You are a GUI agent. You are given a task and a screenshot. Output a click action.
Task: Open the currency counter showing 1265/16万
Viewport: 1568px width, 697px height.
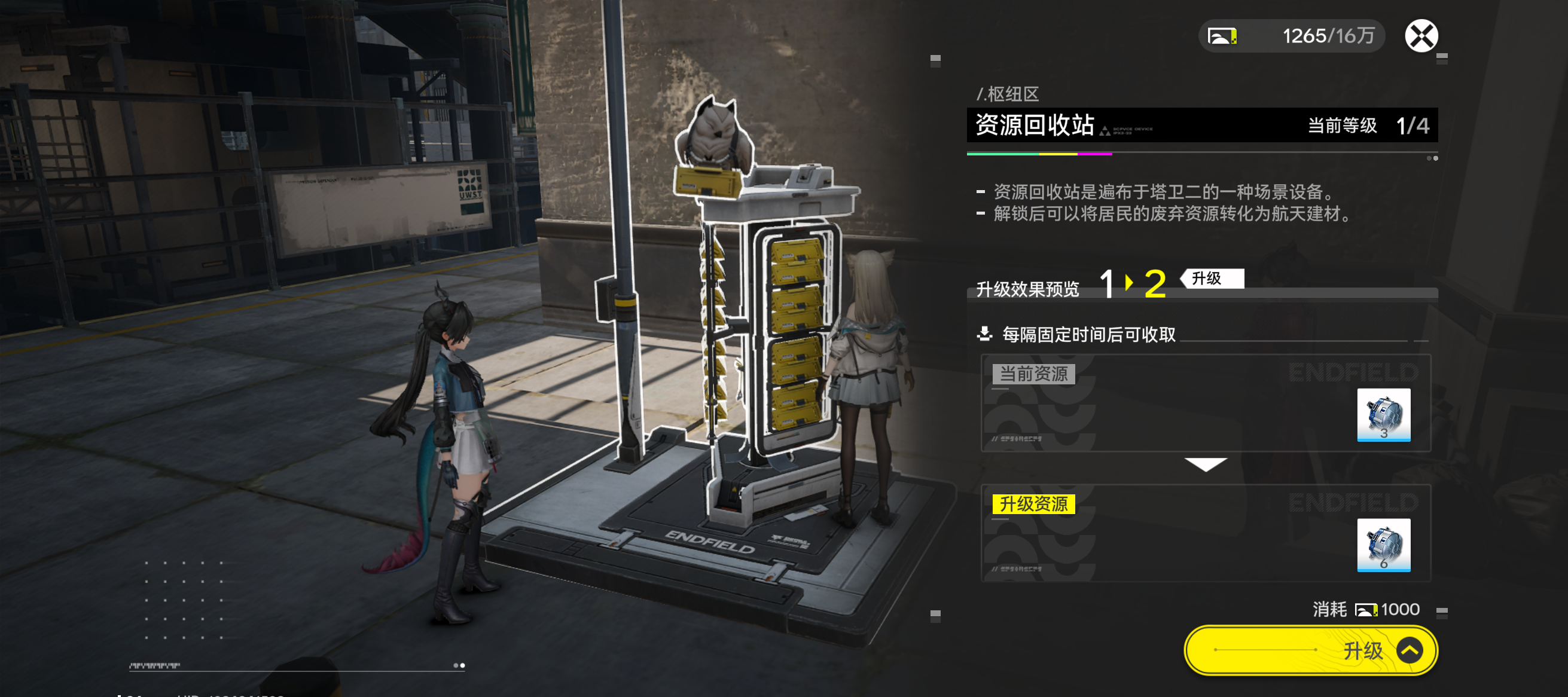[1292, 36]
